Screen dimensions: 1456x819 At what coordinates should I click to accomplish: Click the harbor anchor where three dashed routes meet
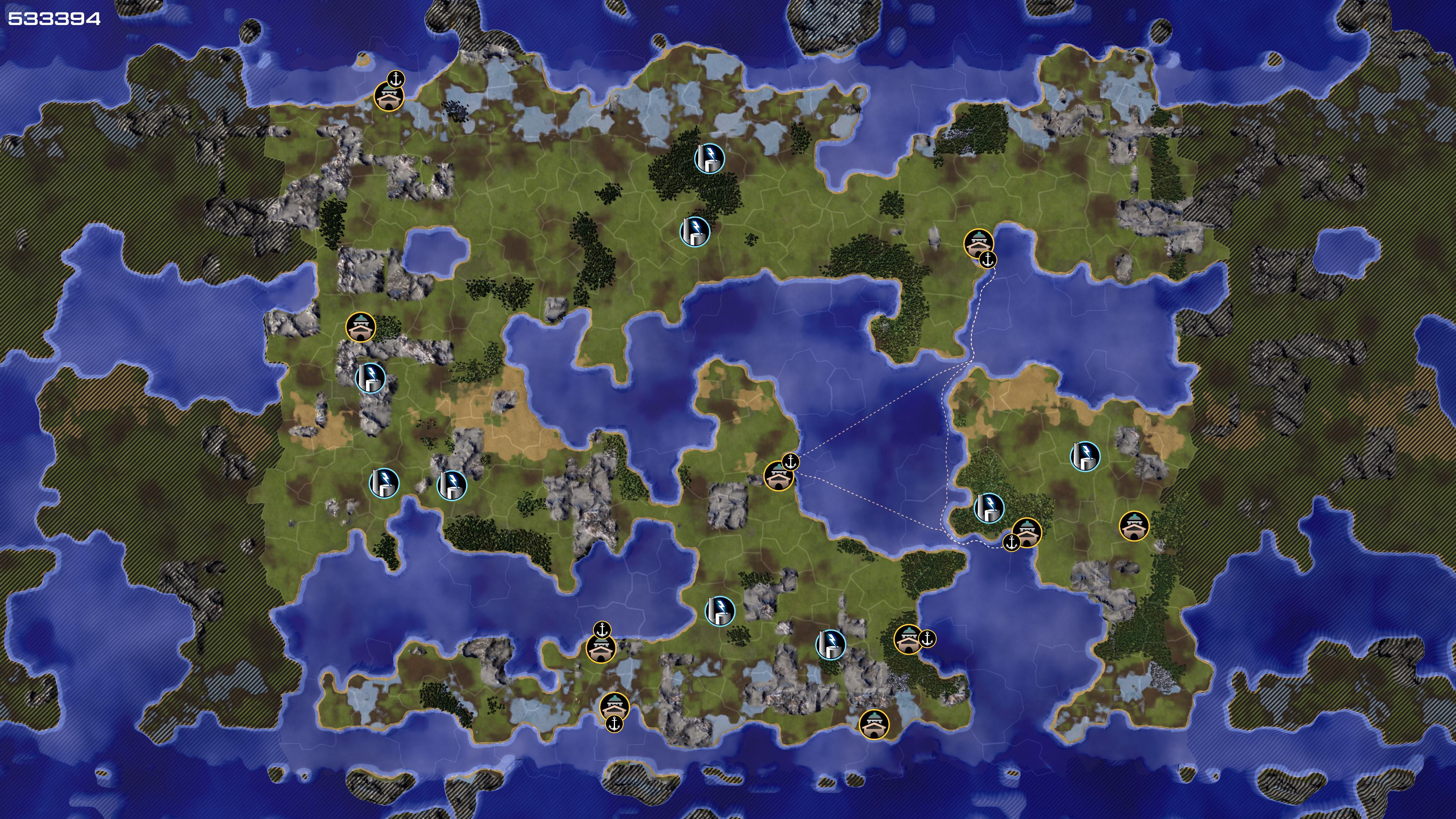[x=791, y=462]
